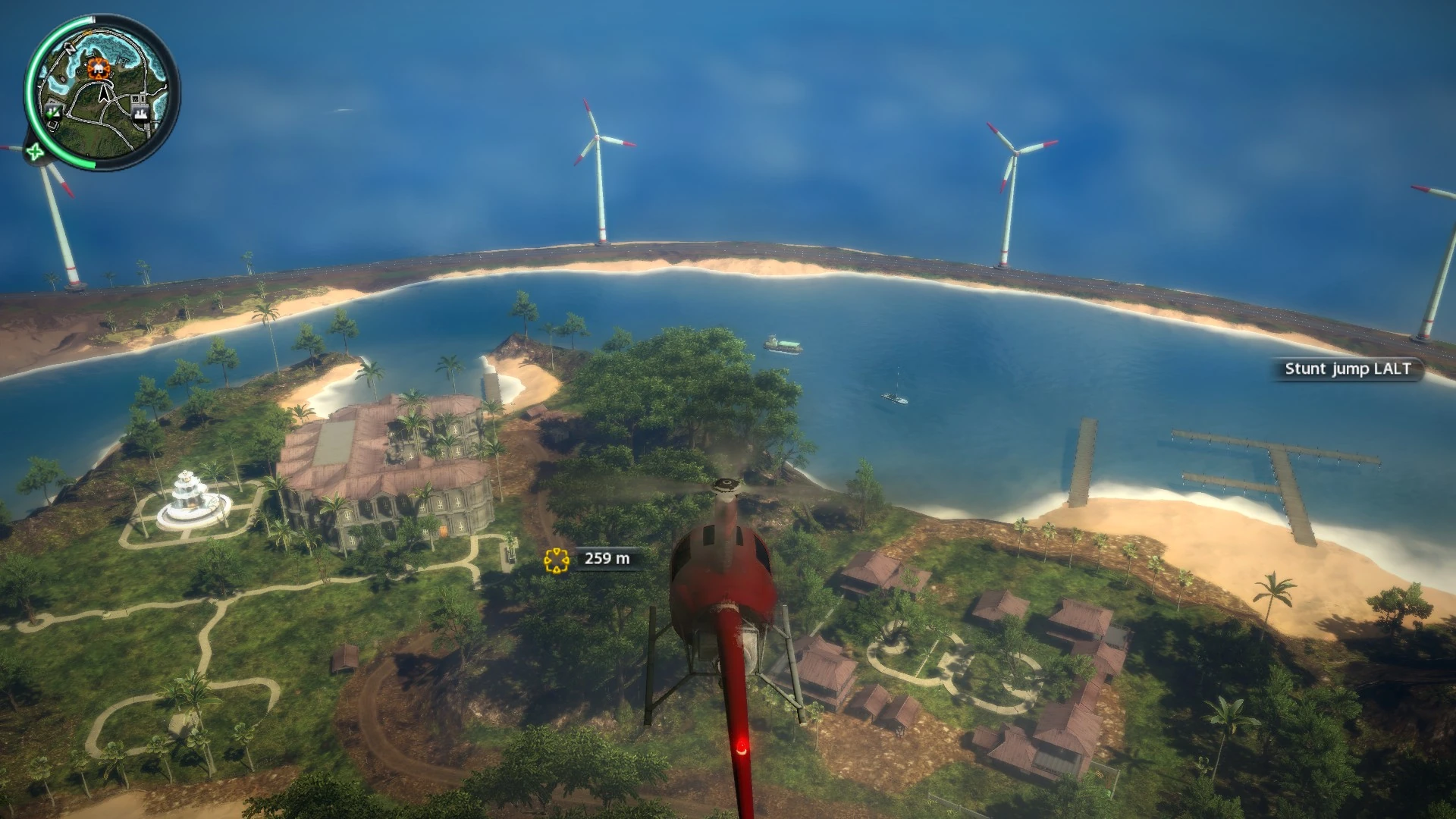1456x819 pixels.
Task: Click the green checkmark location icon on minimap
Action: pyautogui.click(x=53, y=114)
